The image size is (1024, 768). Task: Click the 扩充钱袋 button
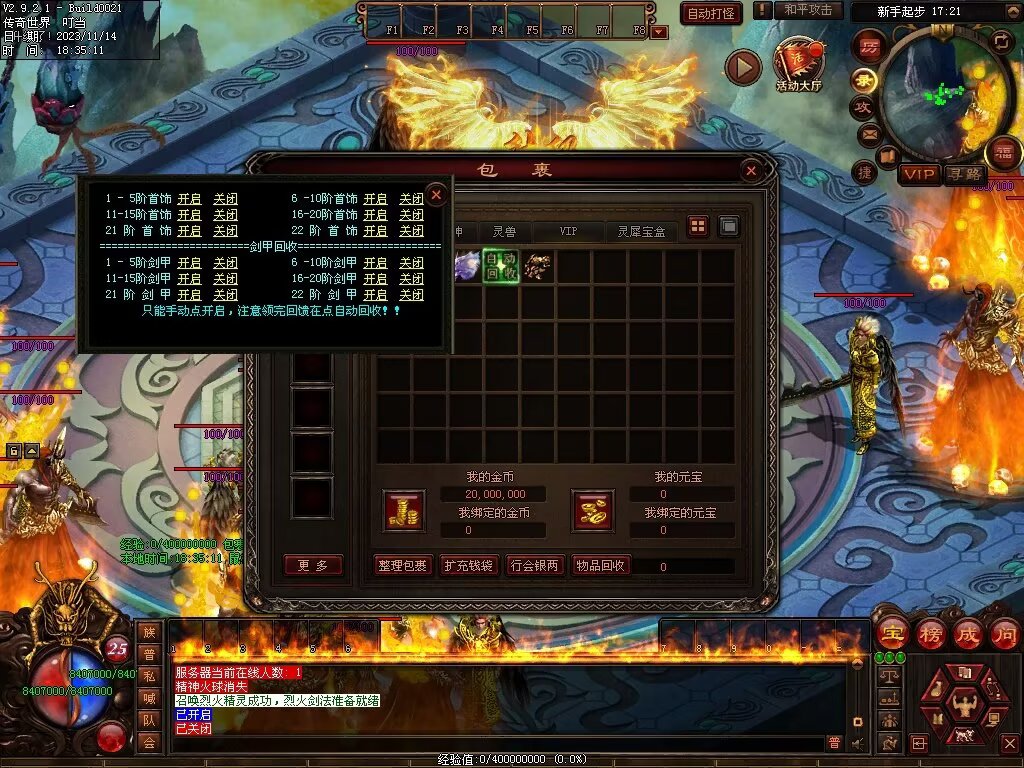pyautogui.click(x=468, y=566)
